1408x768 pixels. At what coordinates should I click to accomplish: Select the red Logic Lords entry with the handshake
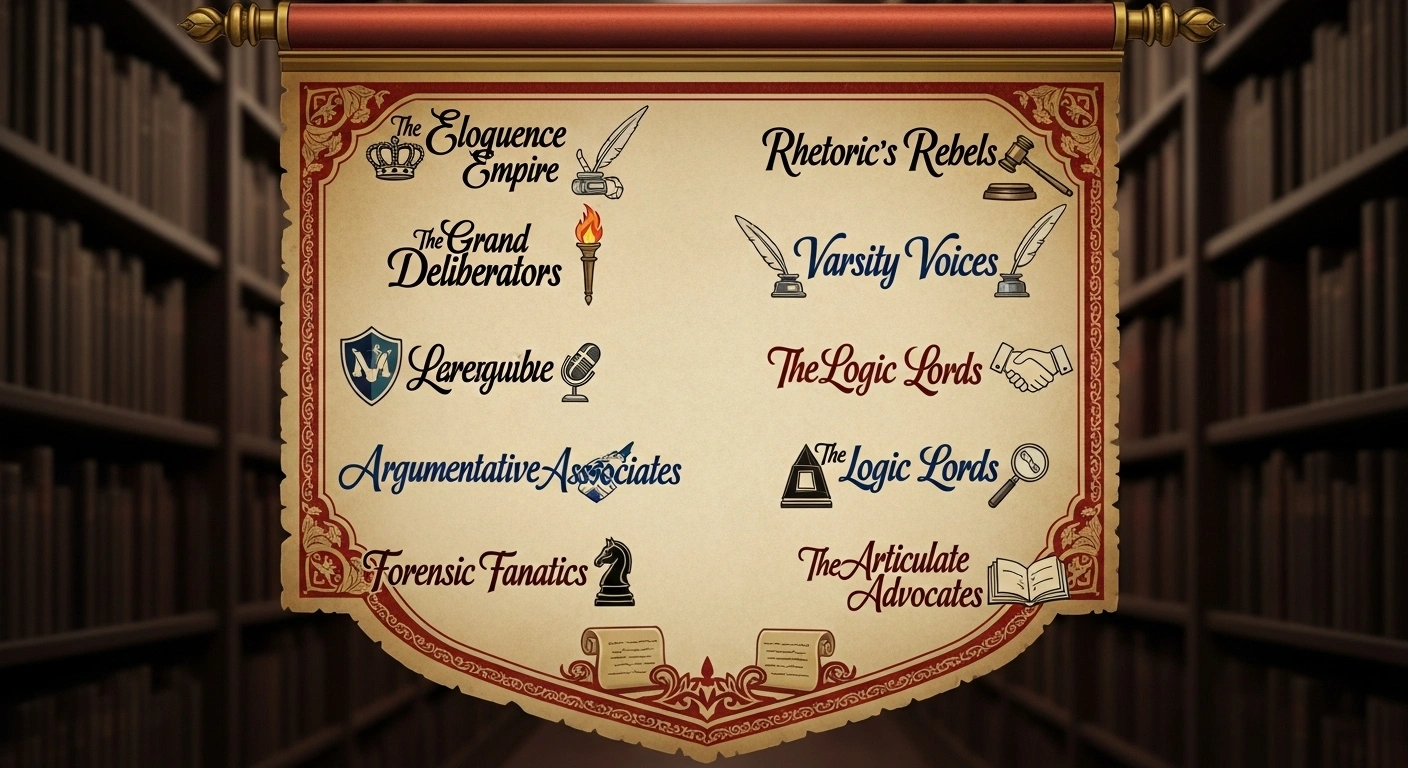tap(875, 369)
